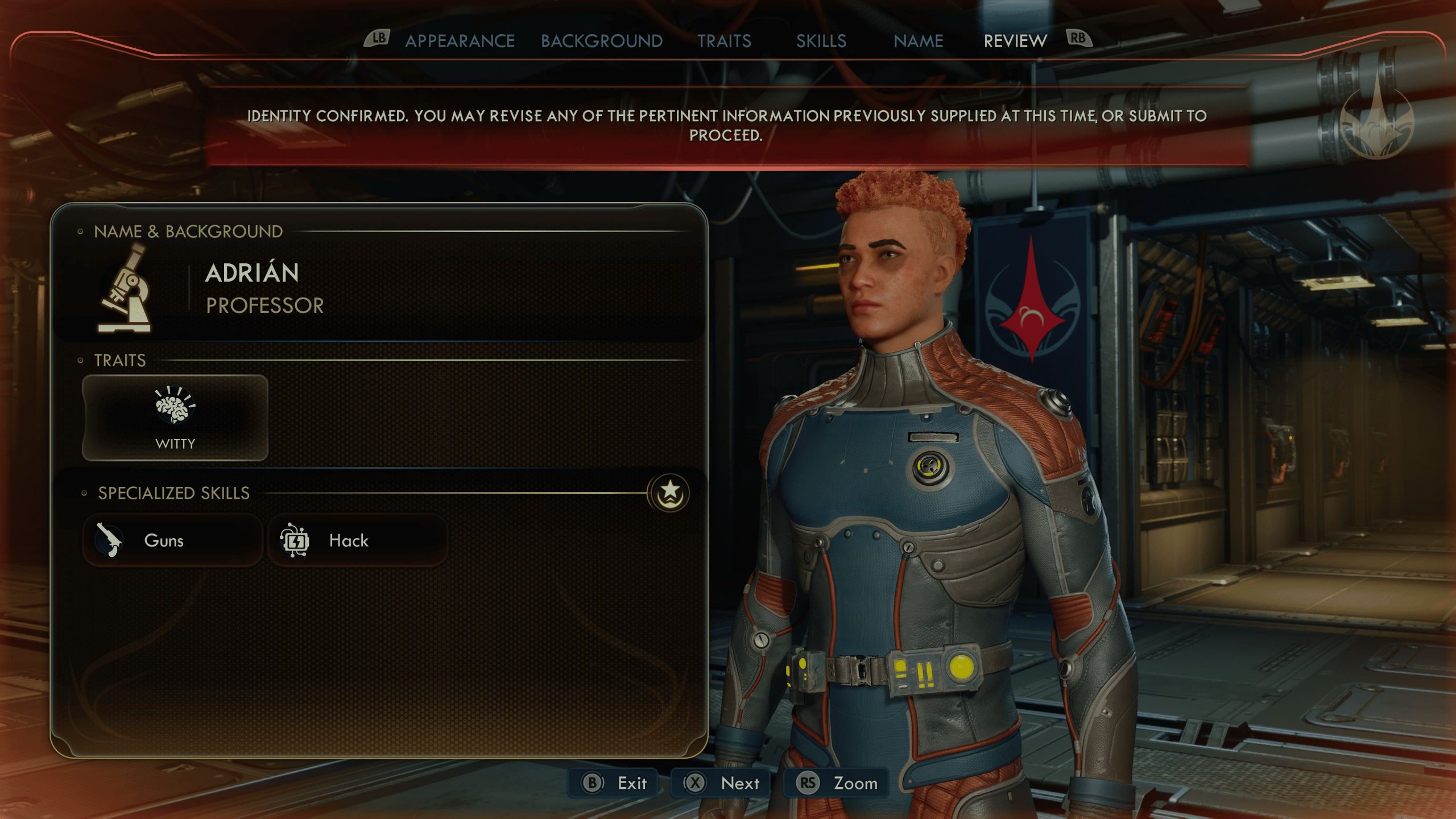Viewport: 1456px width, 819px height.
Task: Switch to the Appearance tab
Action: coord(460,41)
